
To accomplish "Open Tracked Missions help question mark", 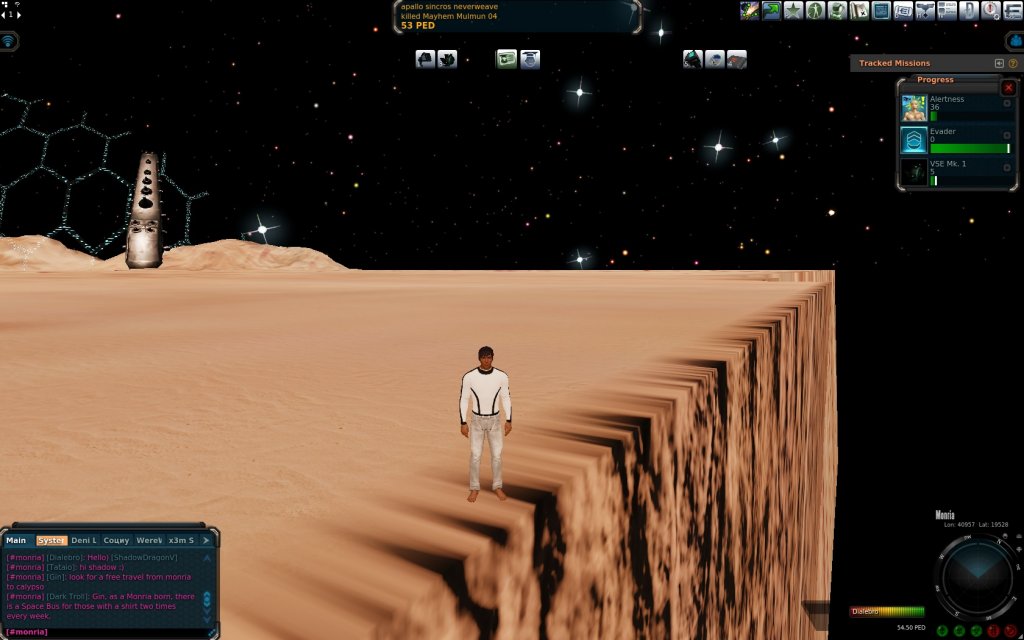I will [x=1013, y=63].
